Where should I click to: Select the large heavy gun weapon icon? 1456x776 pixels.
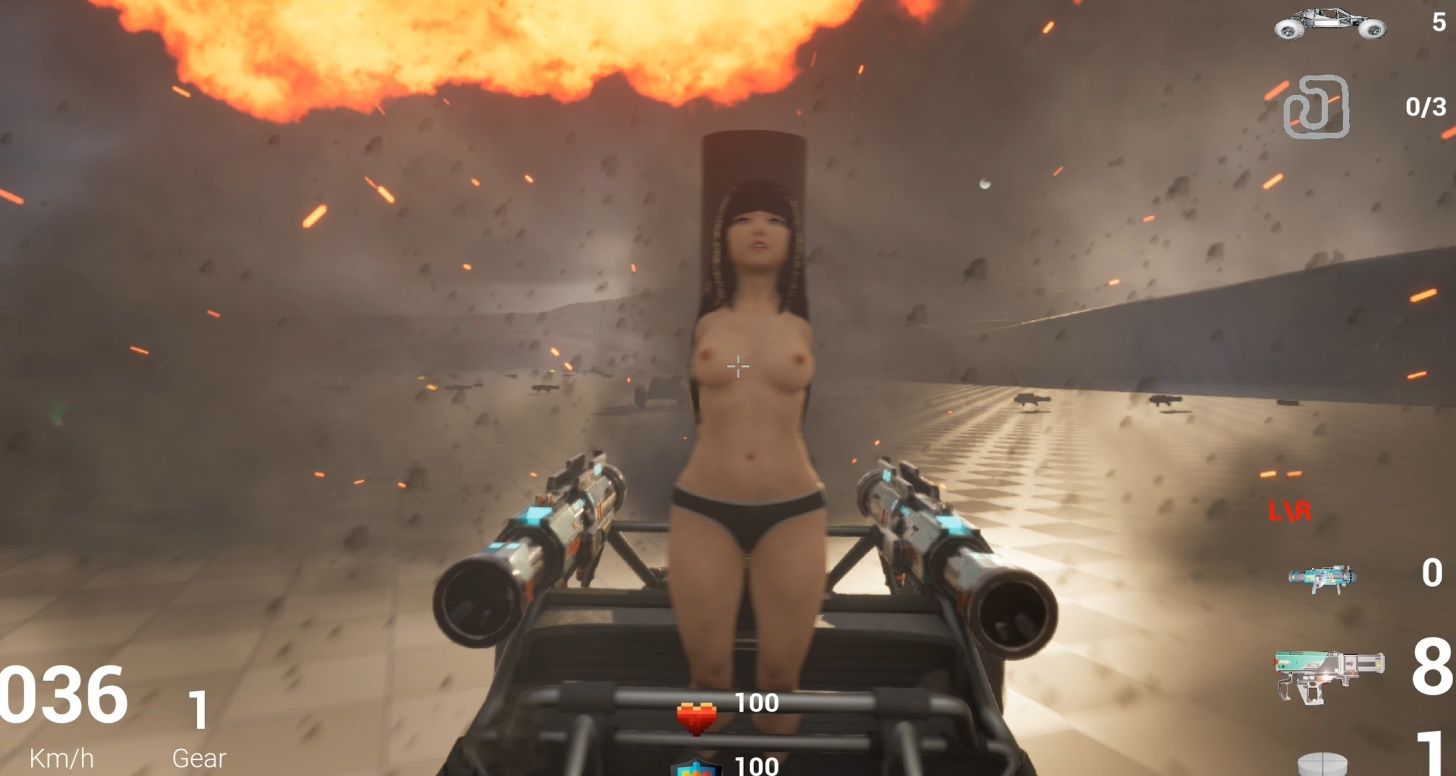[1329, 673]
